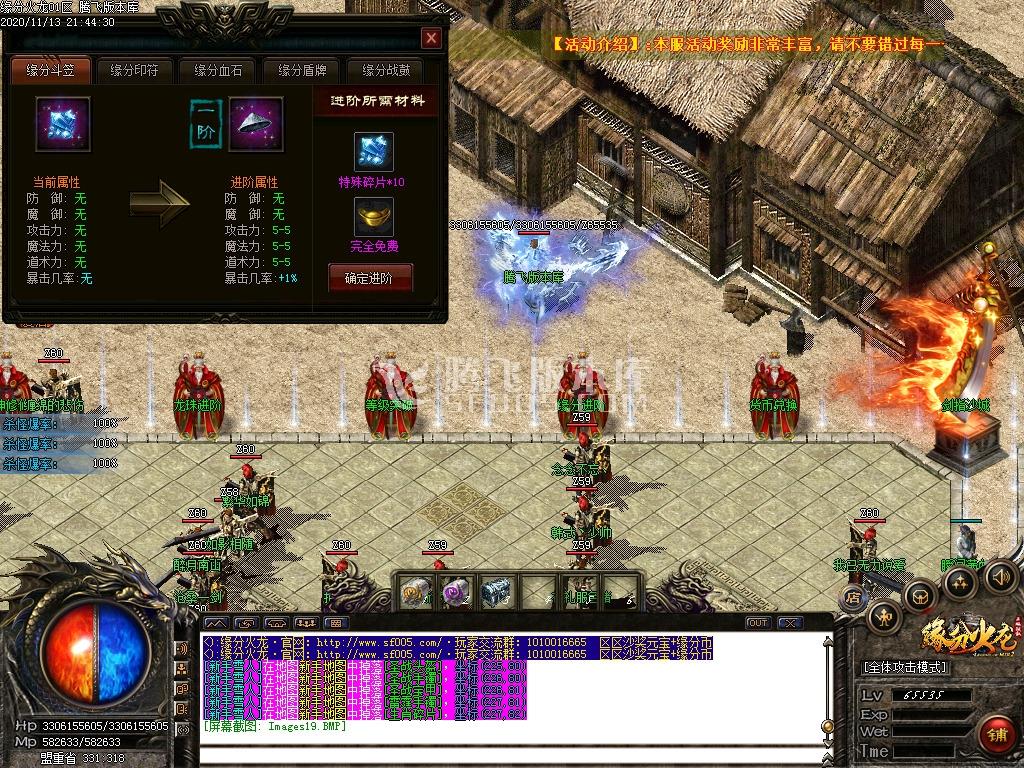Open the 缘分血石 tab
Screen dimensions: 1024x768
tap(218, 71)
